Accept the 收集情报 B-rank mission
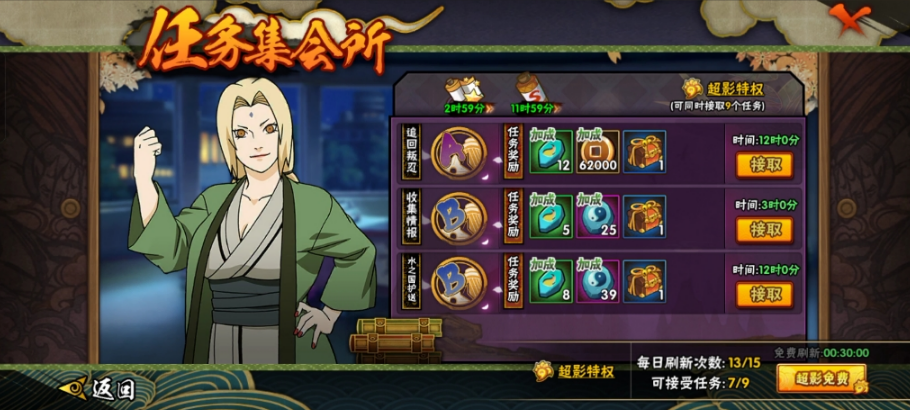Image resolution: width=910 pixels, height=410 pixels. pos(765,230)
